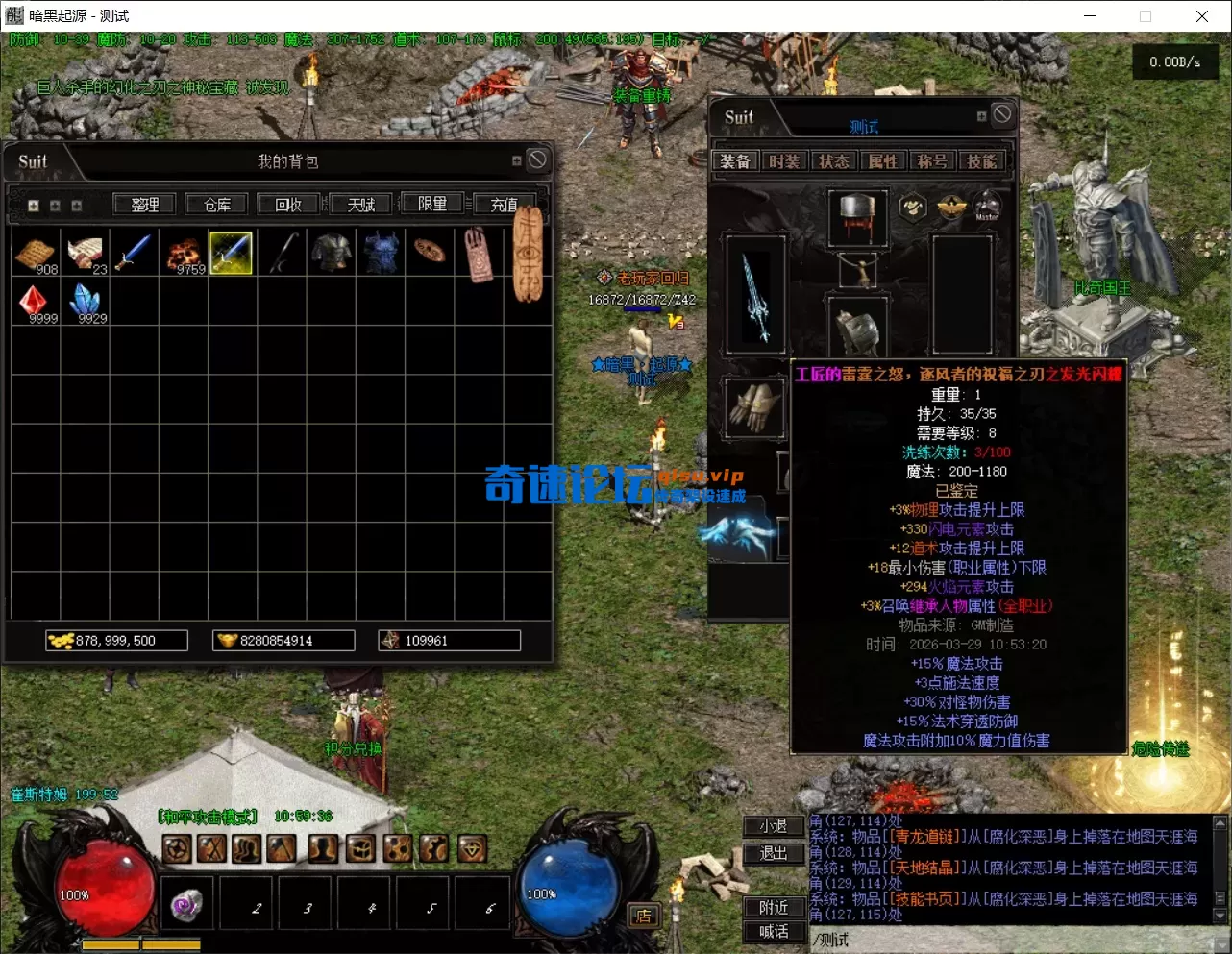Open the 仓库 warehouse from the backpack
1232x954 pixels.
(217, 205)
